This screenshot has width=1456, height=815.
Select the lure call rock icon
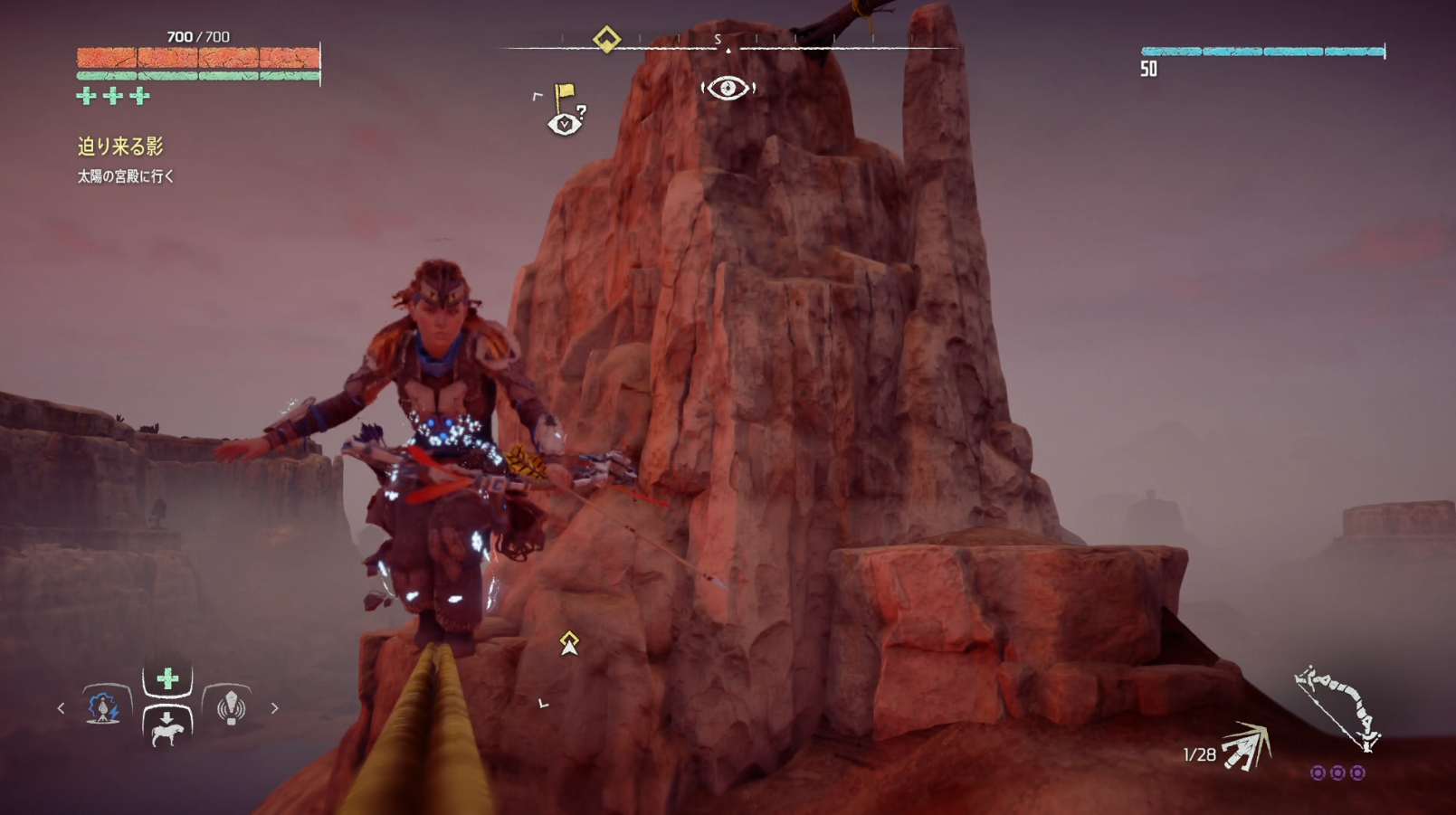[x=231, y=707]
